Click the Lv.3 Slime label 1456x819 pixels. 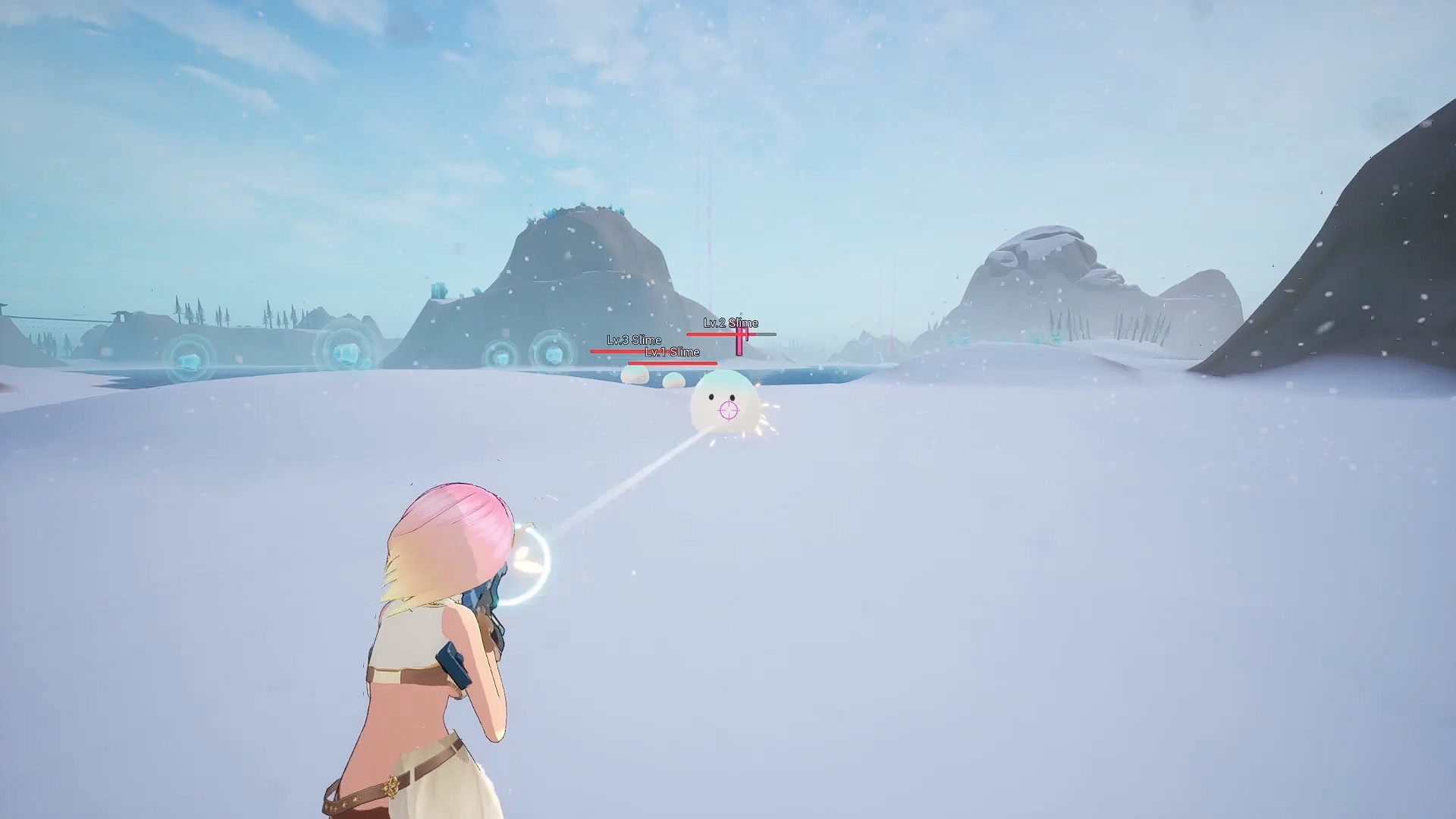tap(634, 341)
